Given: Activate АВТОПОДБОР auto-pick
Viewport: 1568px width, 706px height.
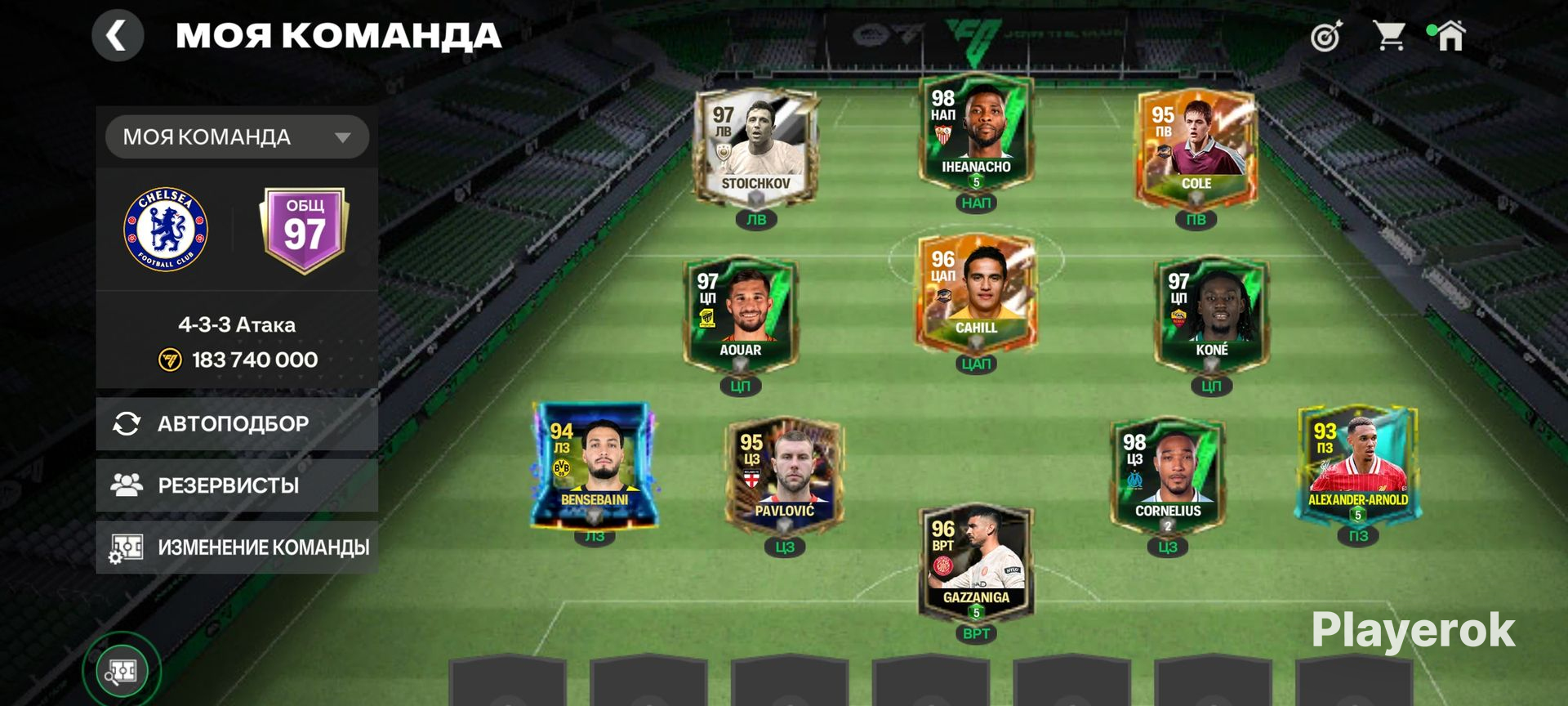Looking at the screenshot, I should 237,423.
